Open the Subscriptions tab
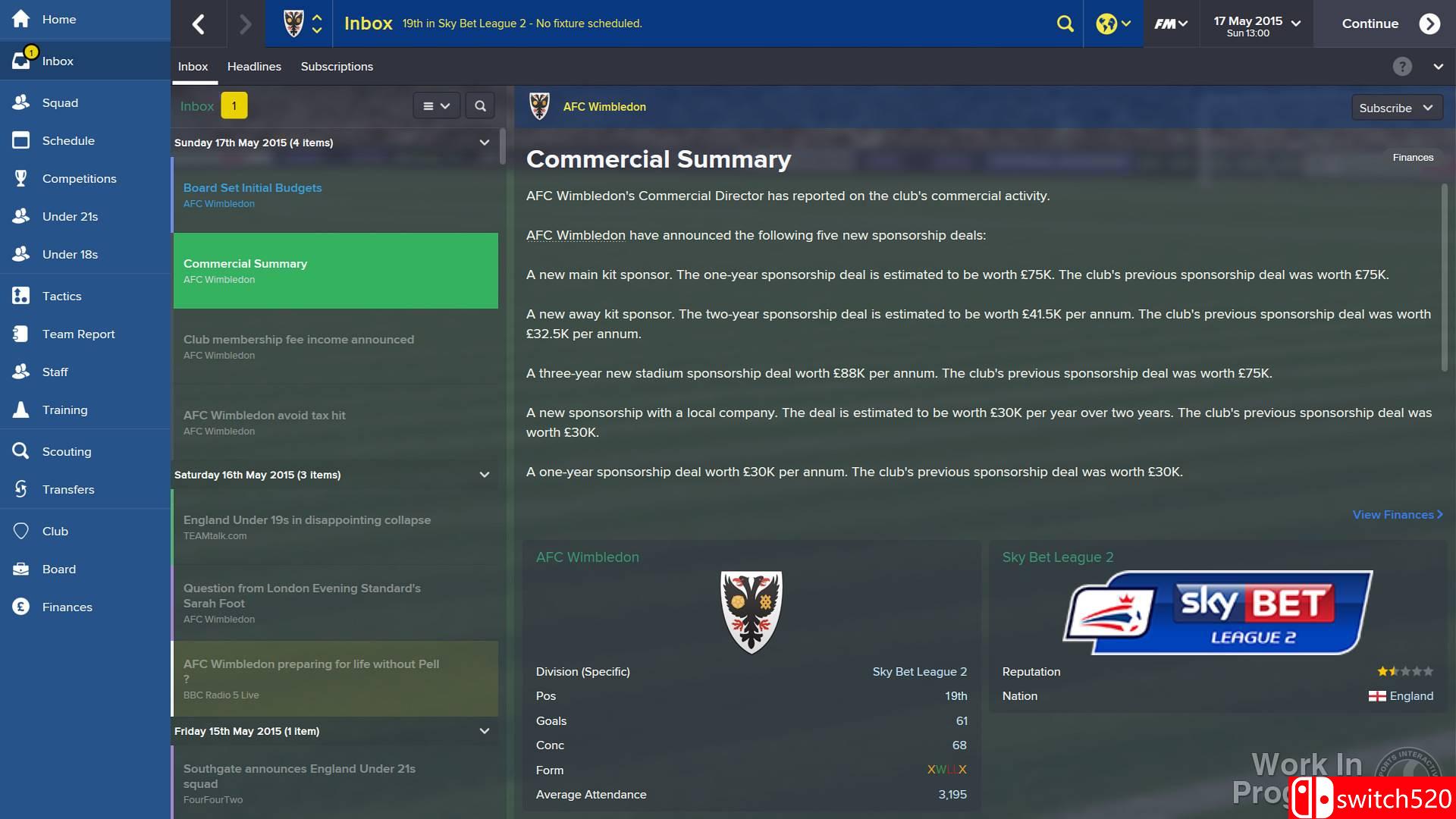1456x819 pixels. tap(336, 67)
